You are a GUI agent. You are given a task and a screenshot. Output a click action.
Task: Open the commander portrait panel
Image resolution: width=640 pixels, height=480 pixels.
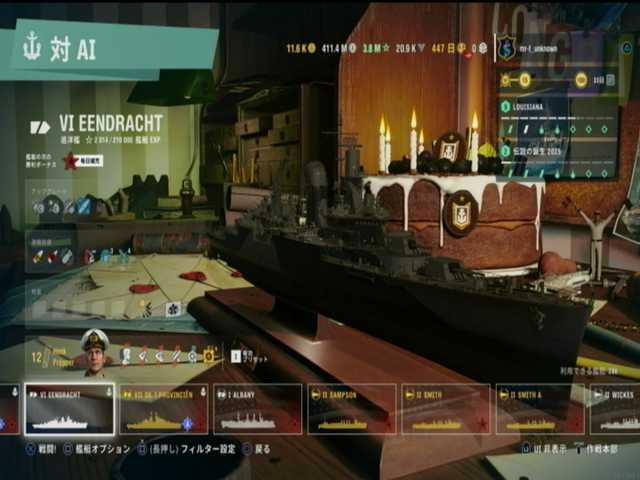click(x=94, y=354)
